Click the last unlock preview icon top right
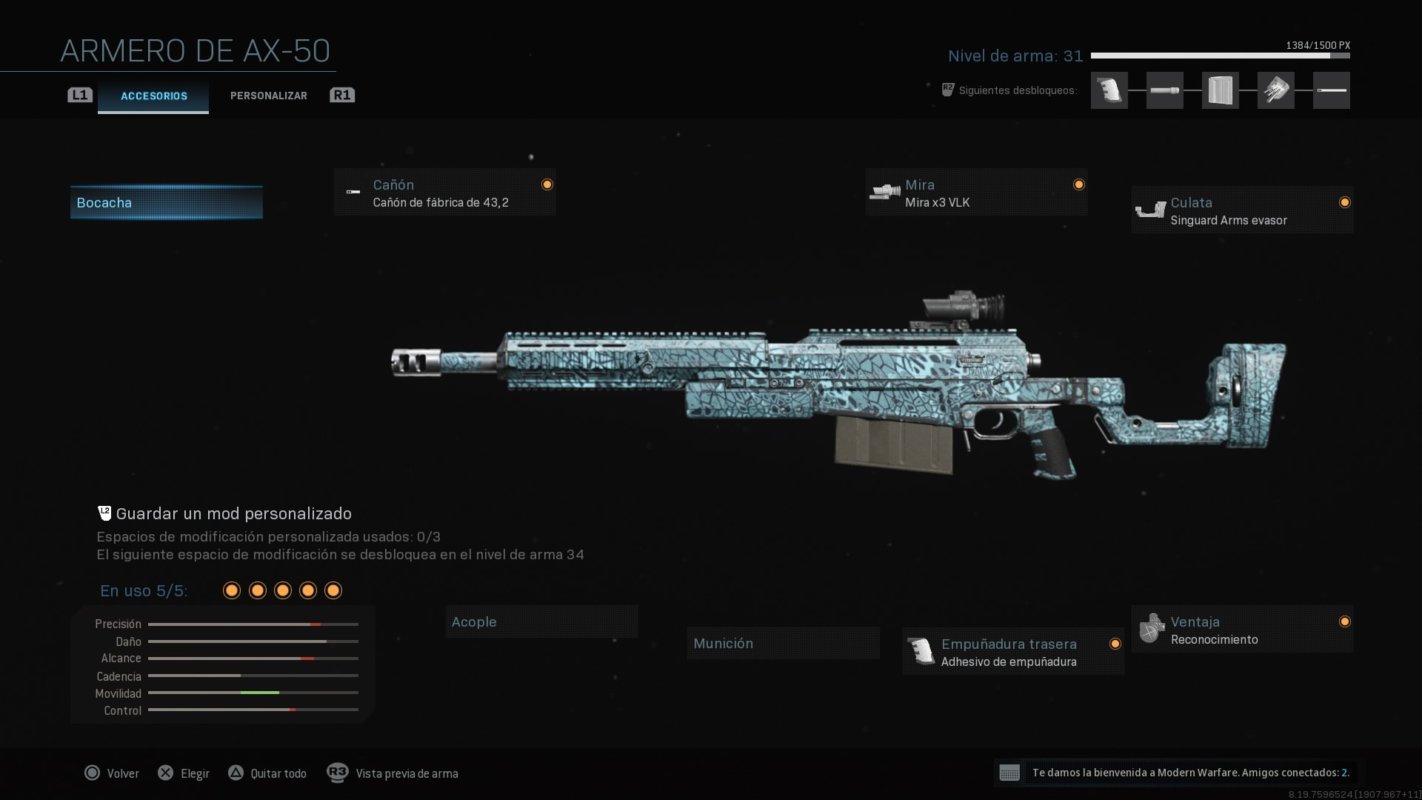 coord(1331,90)
